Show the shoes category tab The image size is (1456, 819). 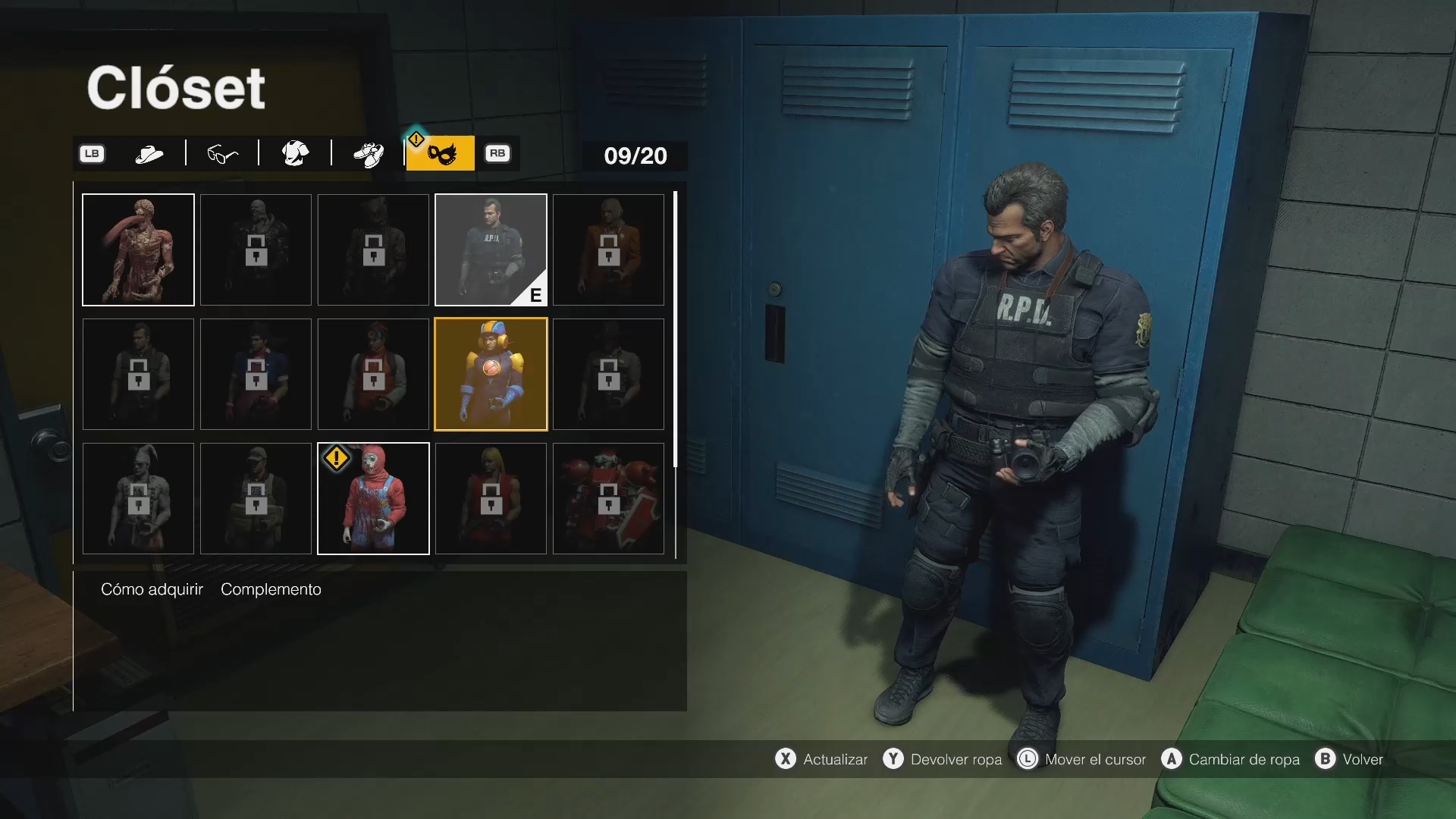[369, 154]
